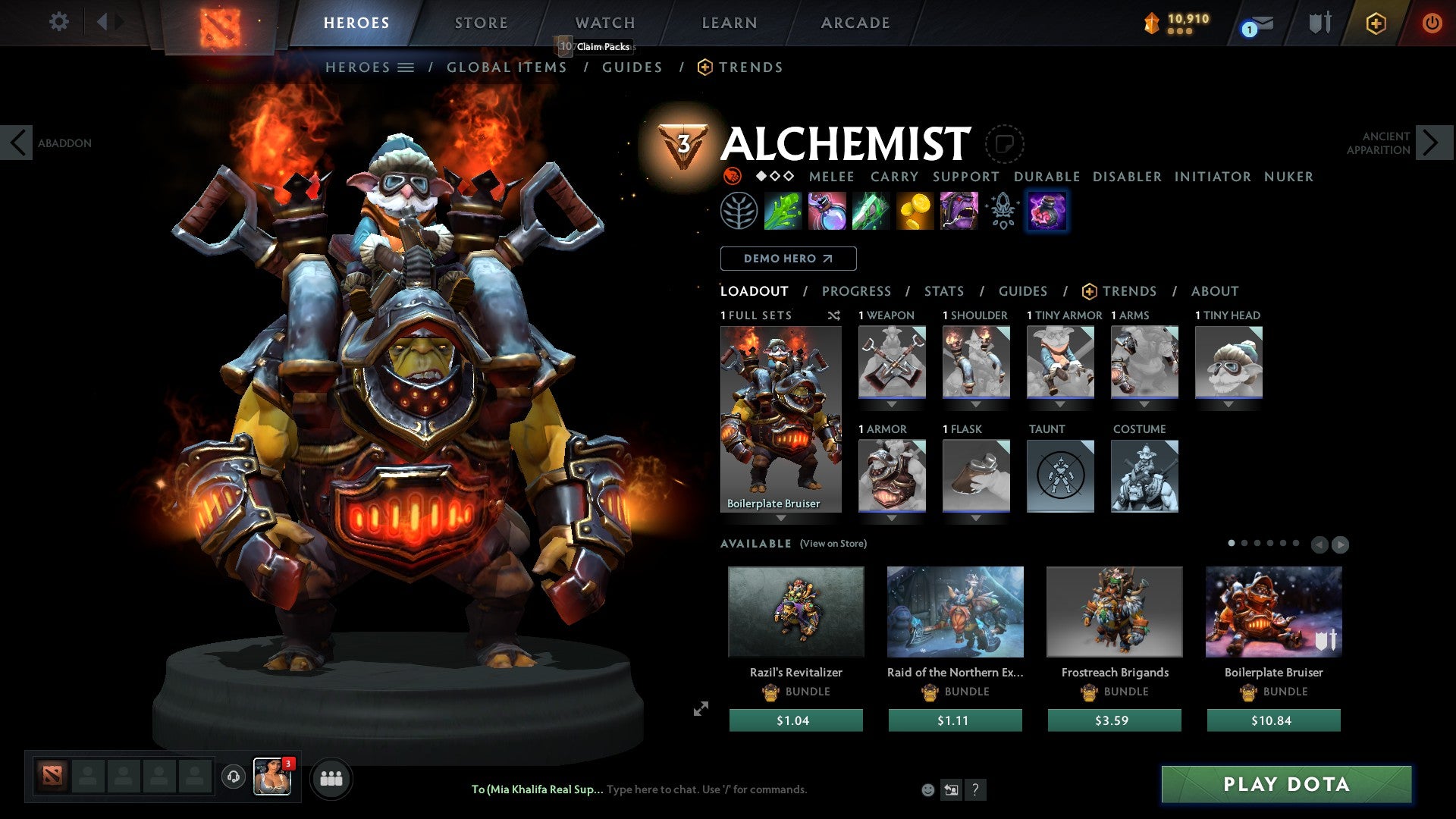
Task: Expand the Heroes hamburger menu
Action: 406,67
